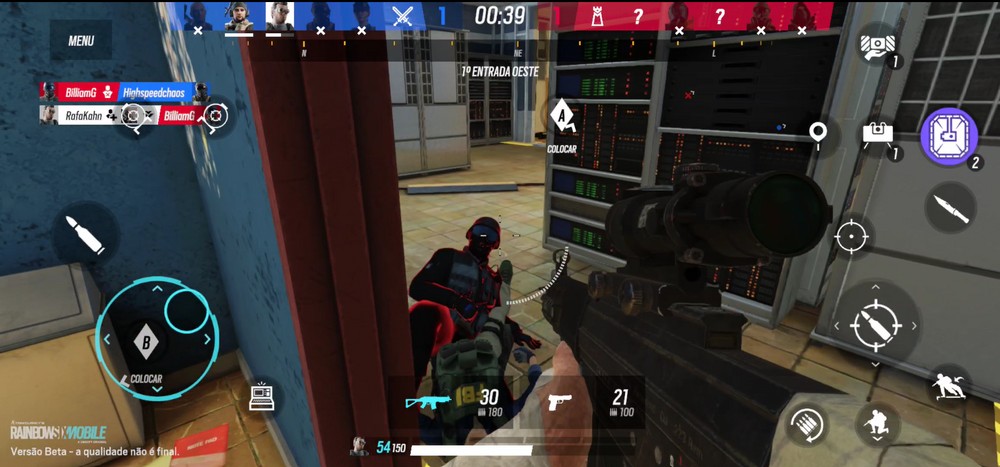Toggle the crouch stance button

coord(877,424)
